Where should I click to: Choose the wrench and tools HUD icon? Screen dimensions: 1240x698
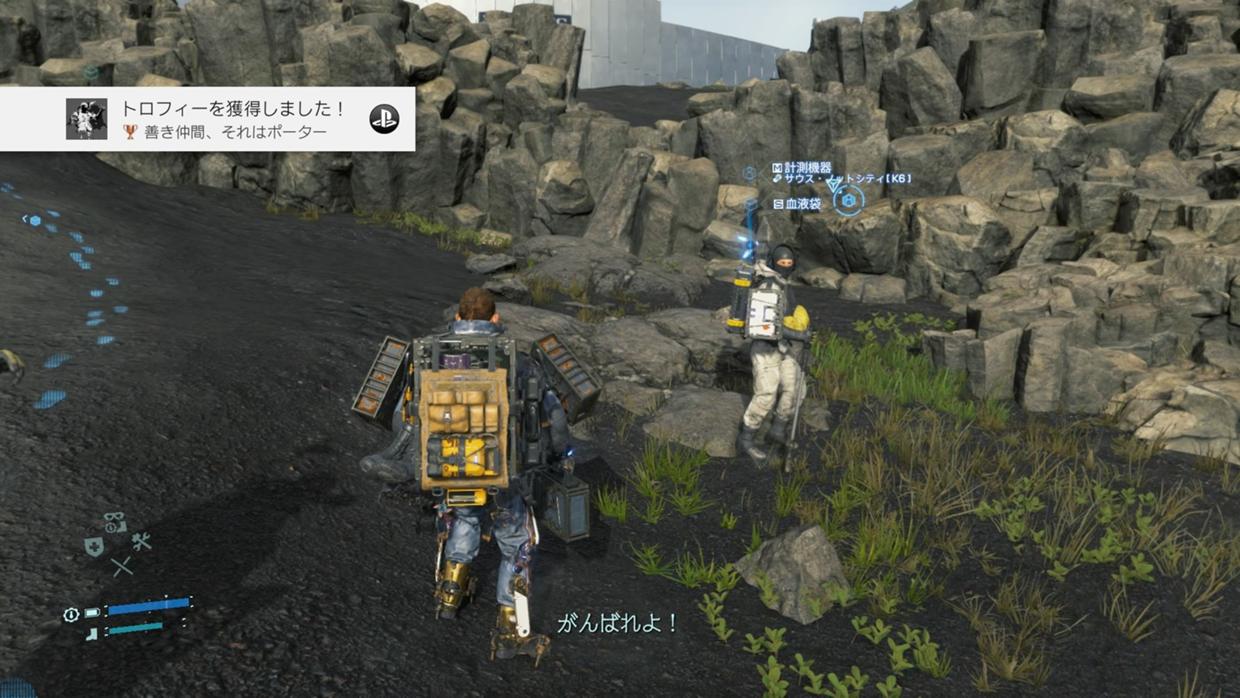[x=141, y=541]
